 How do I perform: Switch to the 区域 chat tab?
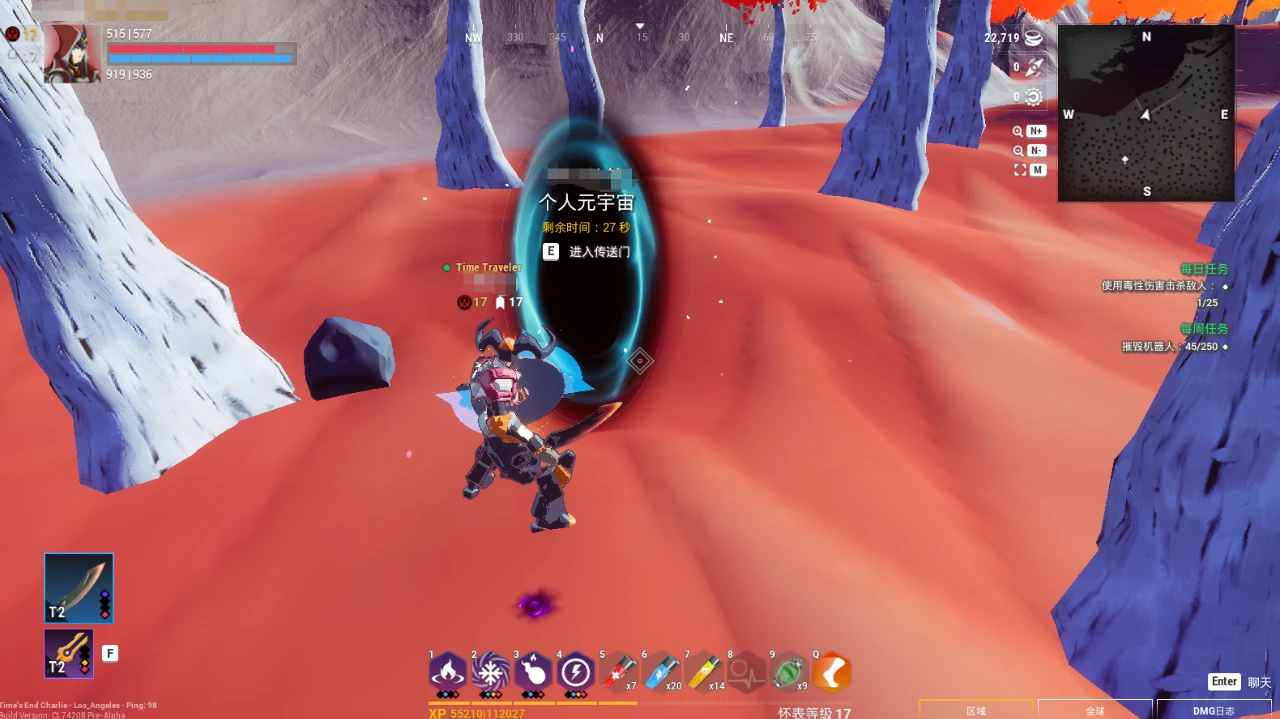coord(976,710)
